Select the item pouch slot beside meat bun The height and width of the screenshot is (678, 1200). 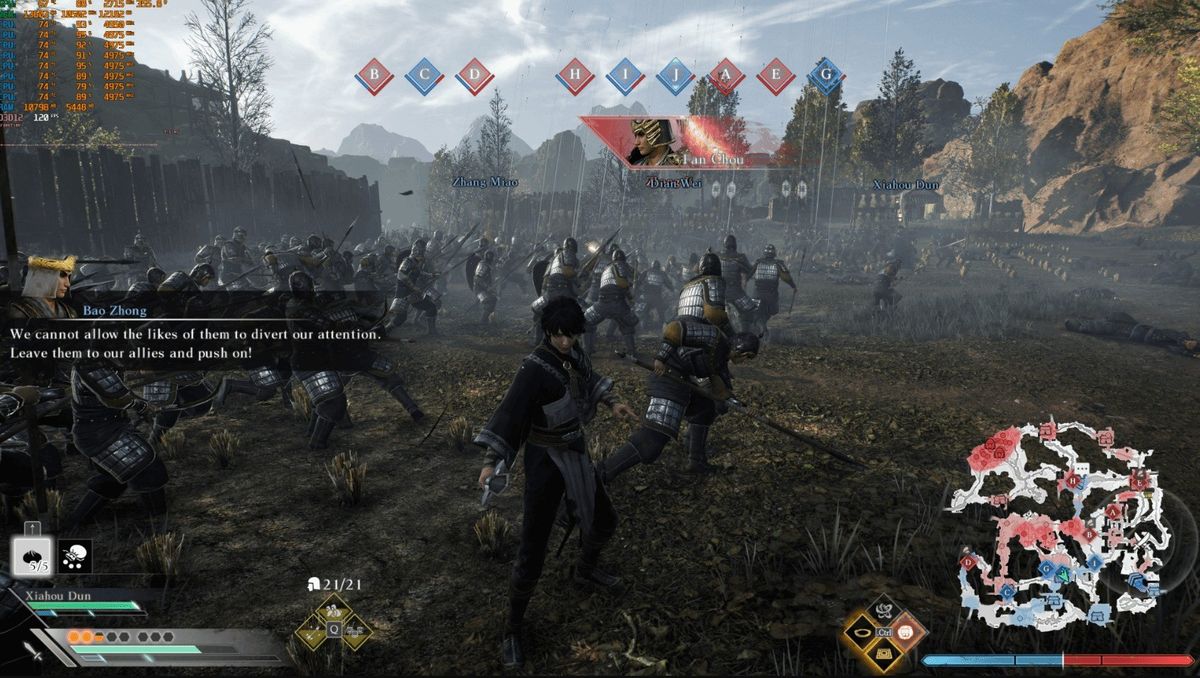coord(75,556)
